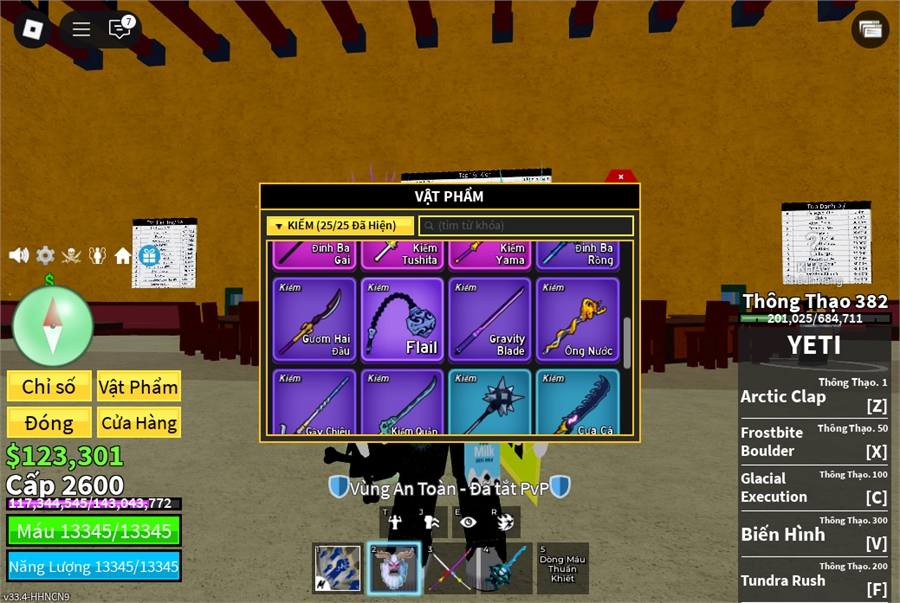Open settings with the gear icon
900x603 pixels.
tap(45, 255)
